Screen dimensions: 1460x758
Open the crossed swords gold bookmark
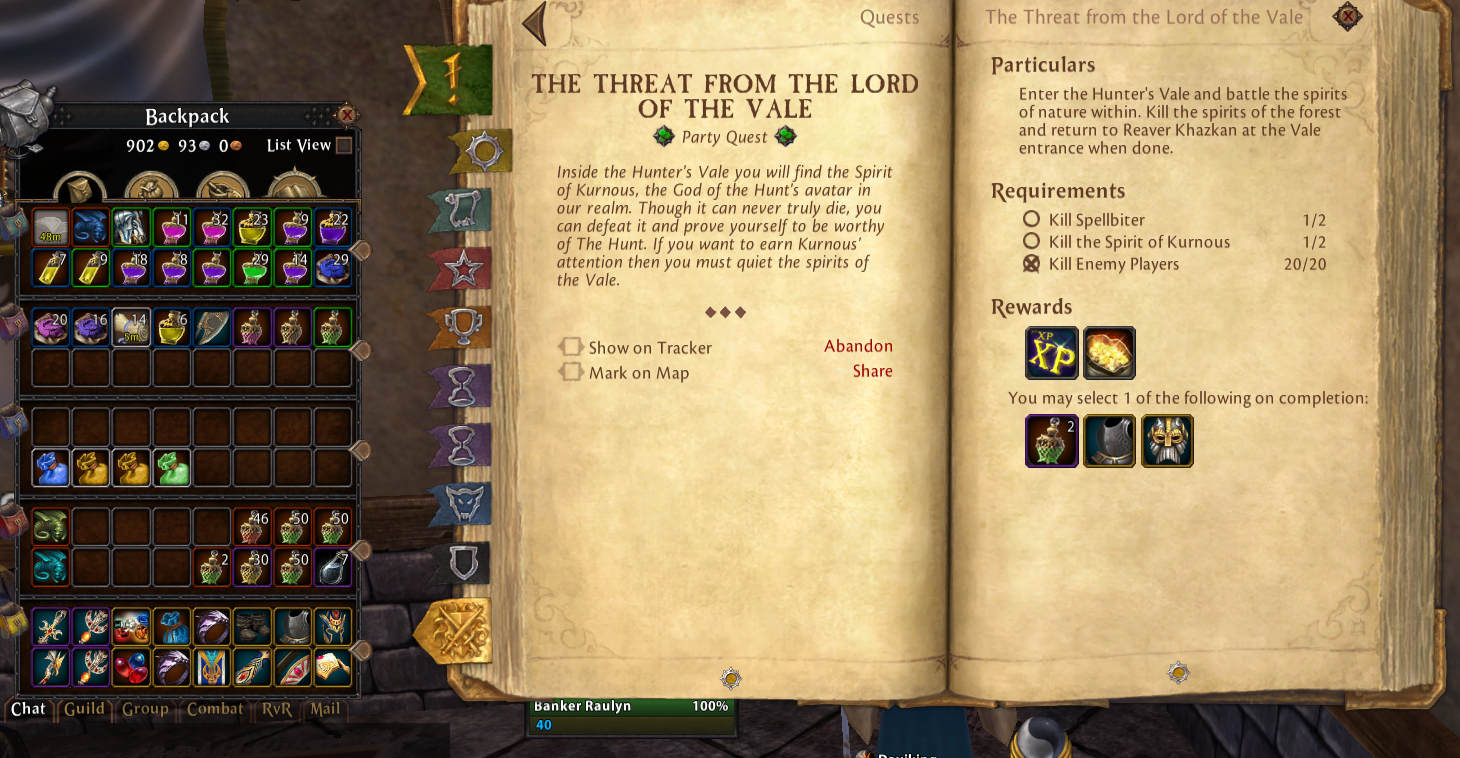(455, 630)
